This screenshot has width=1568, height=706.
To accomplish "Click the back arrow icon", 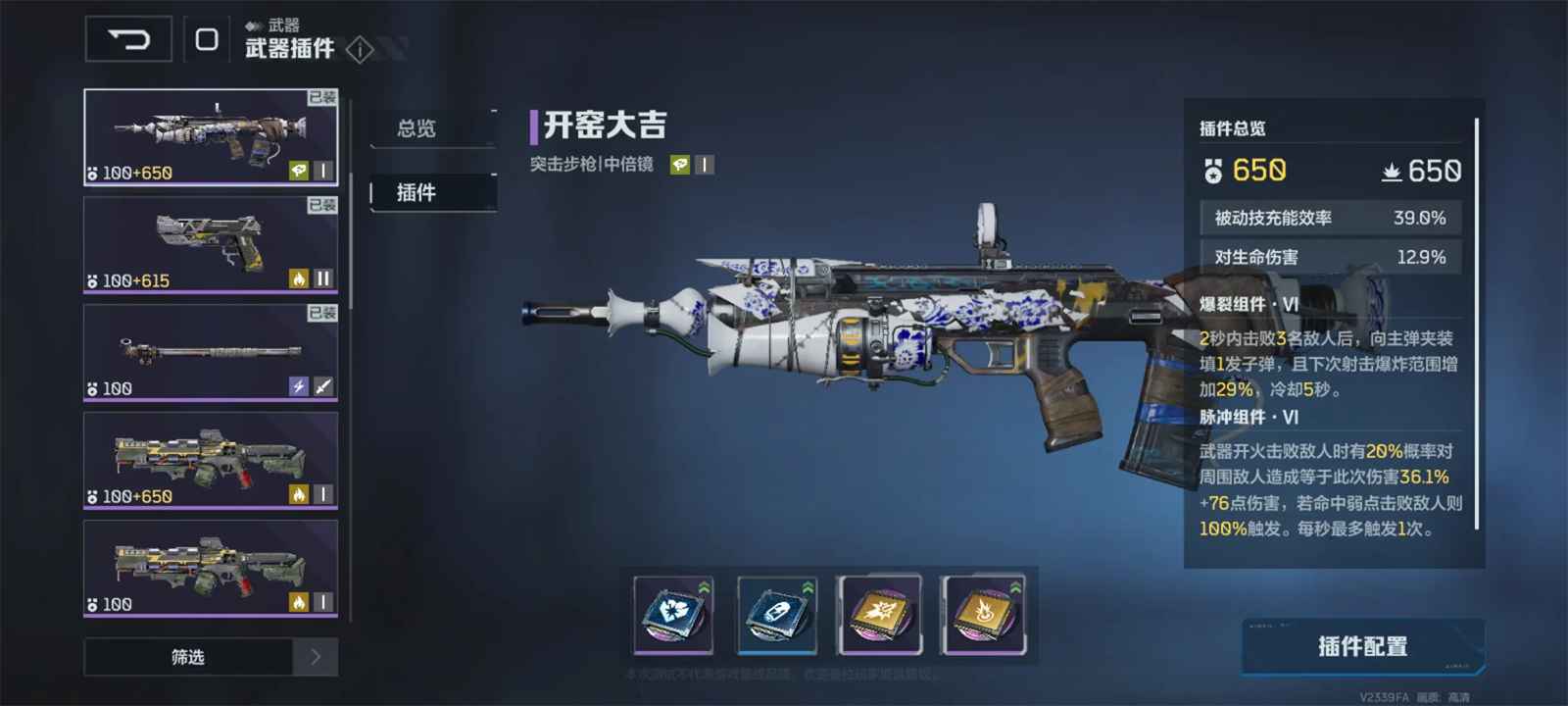I will (127, 40).
